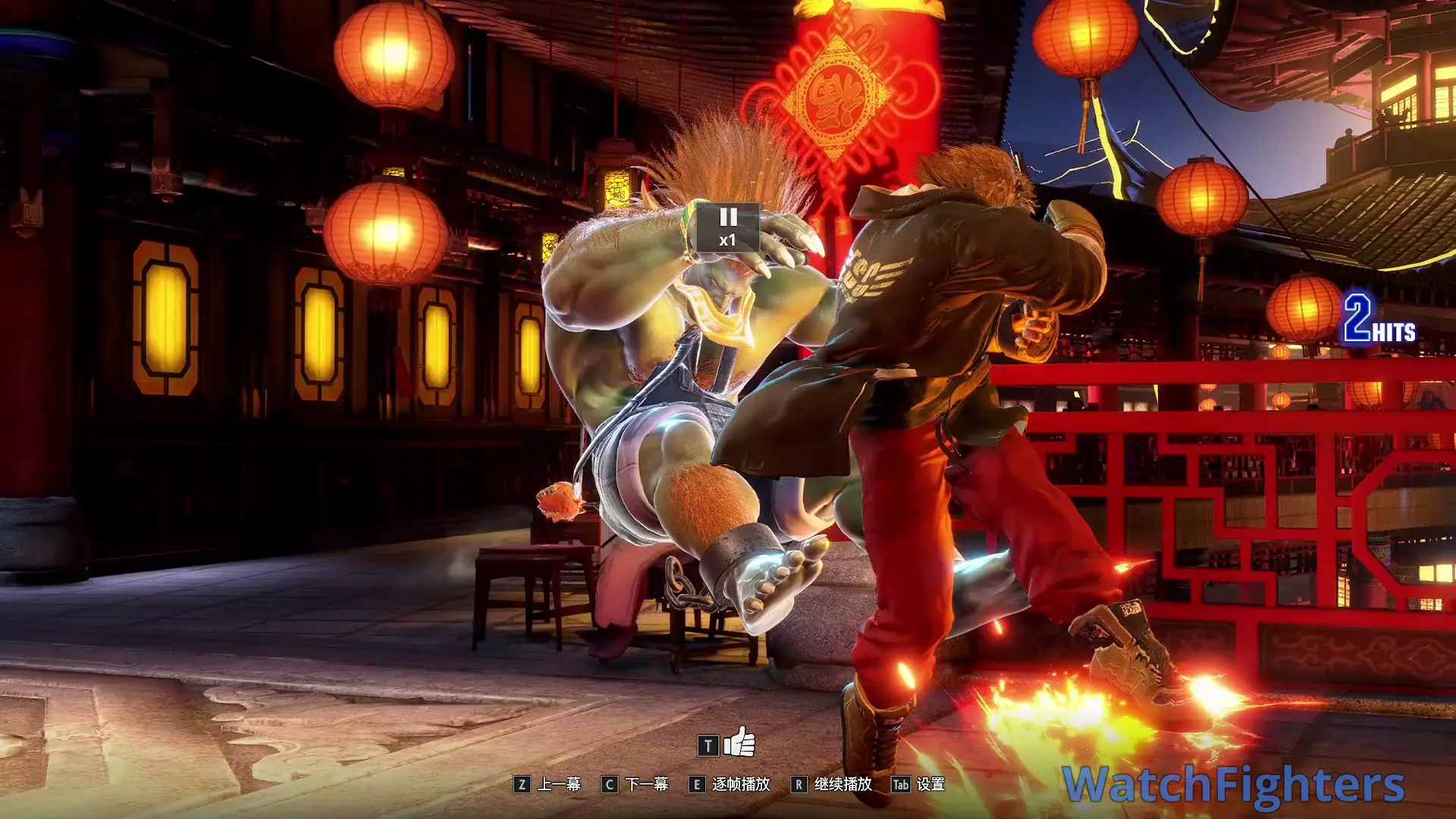Like the replay with thumbs-up icon
This screenshot has height=819, width=1456.
[739, 743]
